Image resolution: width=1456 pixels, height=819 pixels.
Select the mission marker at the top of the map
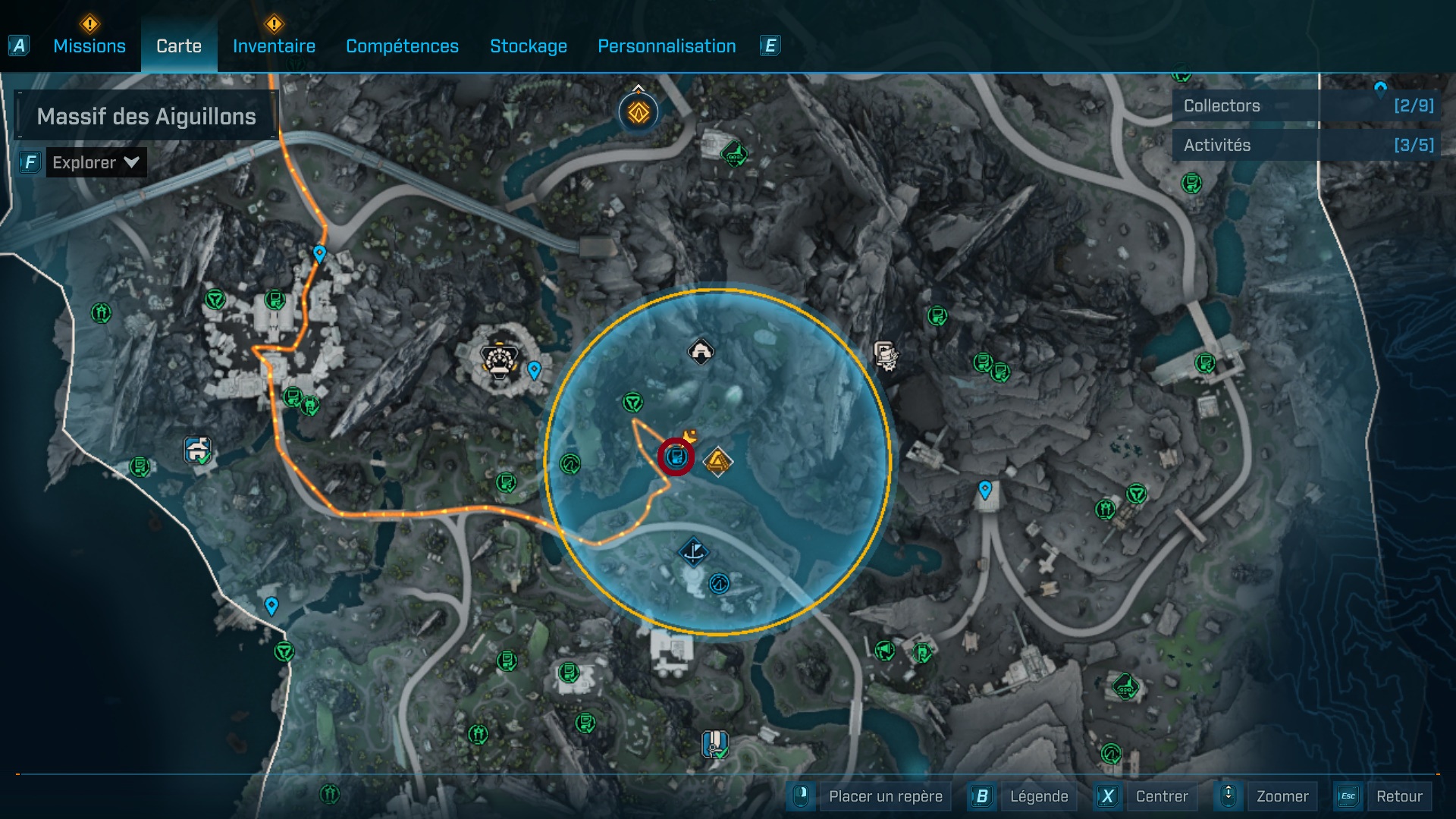tap(638, 112)
